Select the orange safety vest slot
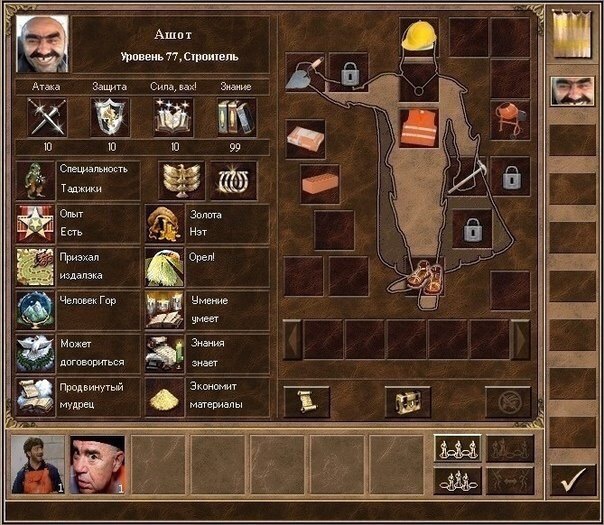604x525 pixels. pyautogui.click(x=418, y=129)
